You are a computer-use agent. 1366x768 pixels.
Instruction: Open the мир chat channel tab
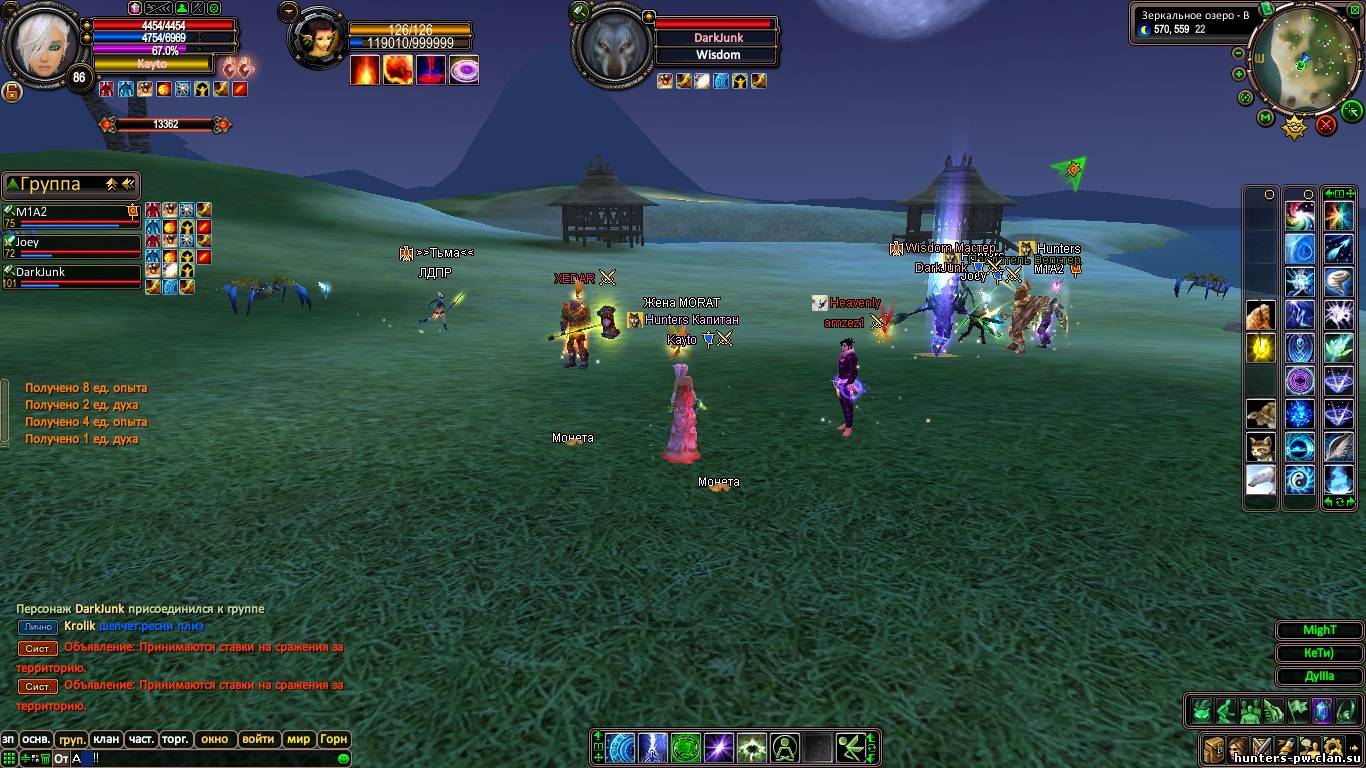coord(298,740)
